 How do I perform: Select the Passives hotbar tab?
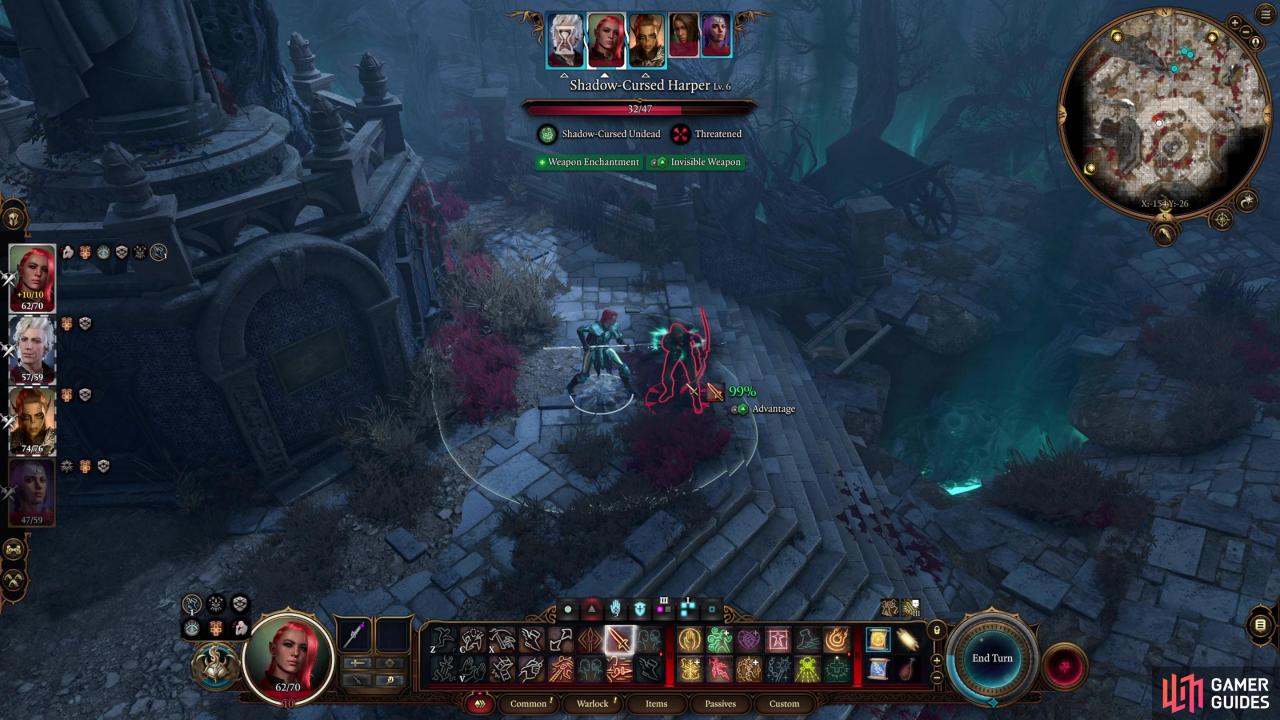point(720,703)
